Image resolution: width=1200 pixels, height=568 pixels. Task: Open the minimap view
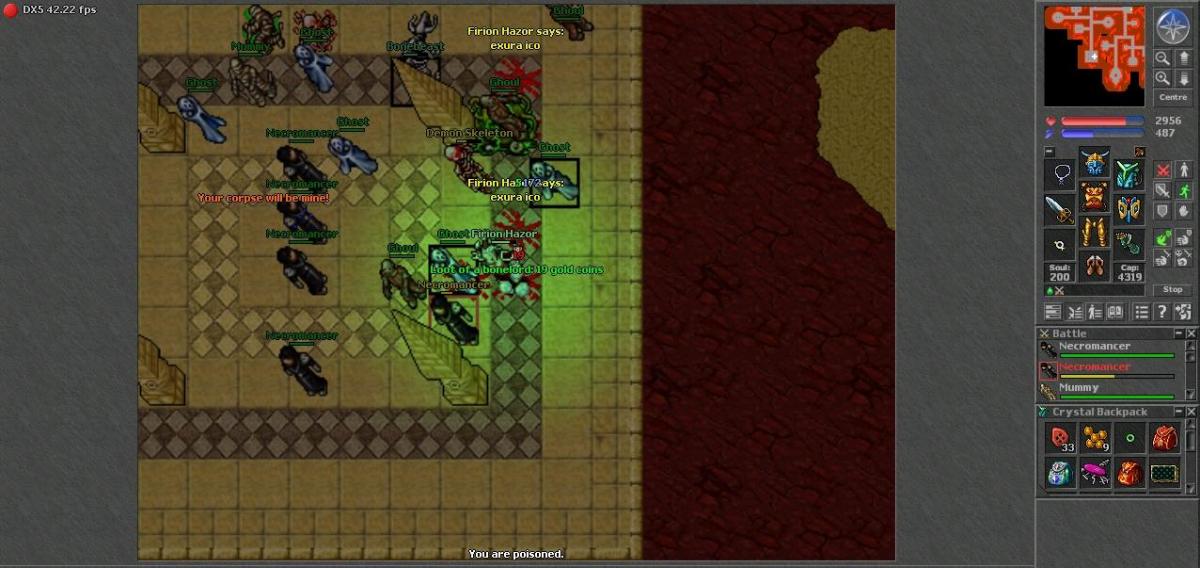coord(1094,55)
